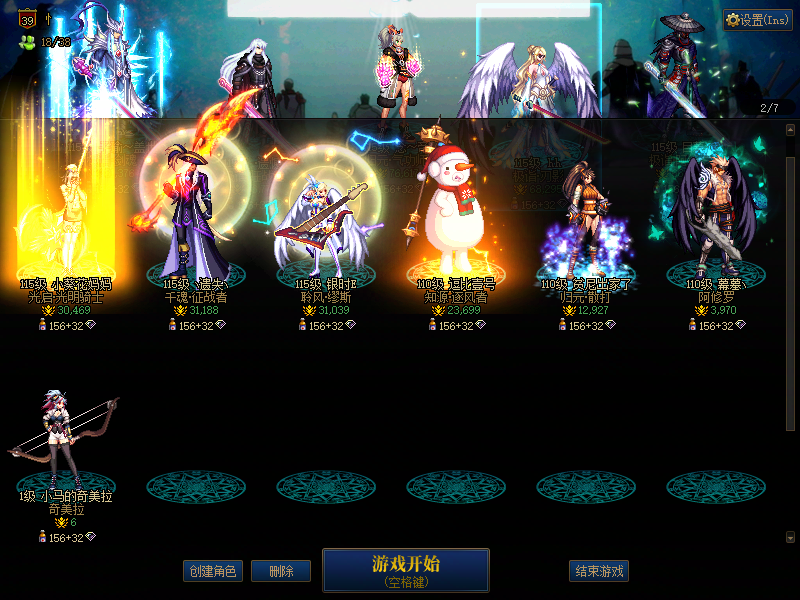The height and width of the screenshot is (600, 800).
Task: Click the 删除 delete character button
Action: click(281, 572)
